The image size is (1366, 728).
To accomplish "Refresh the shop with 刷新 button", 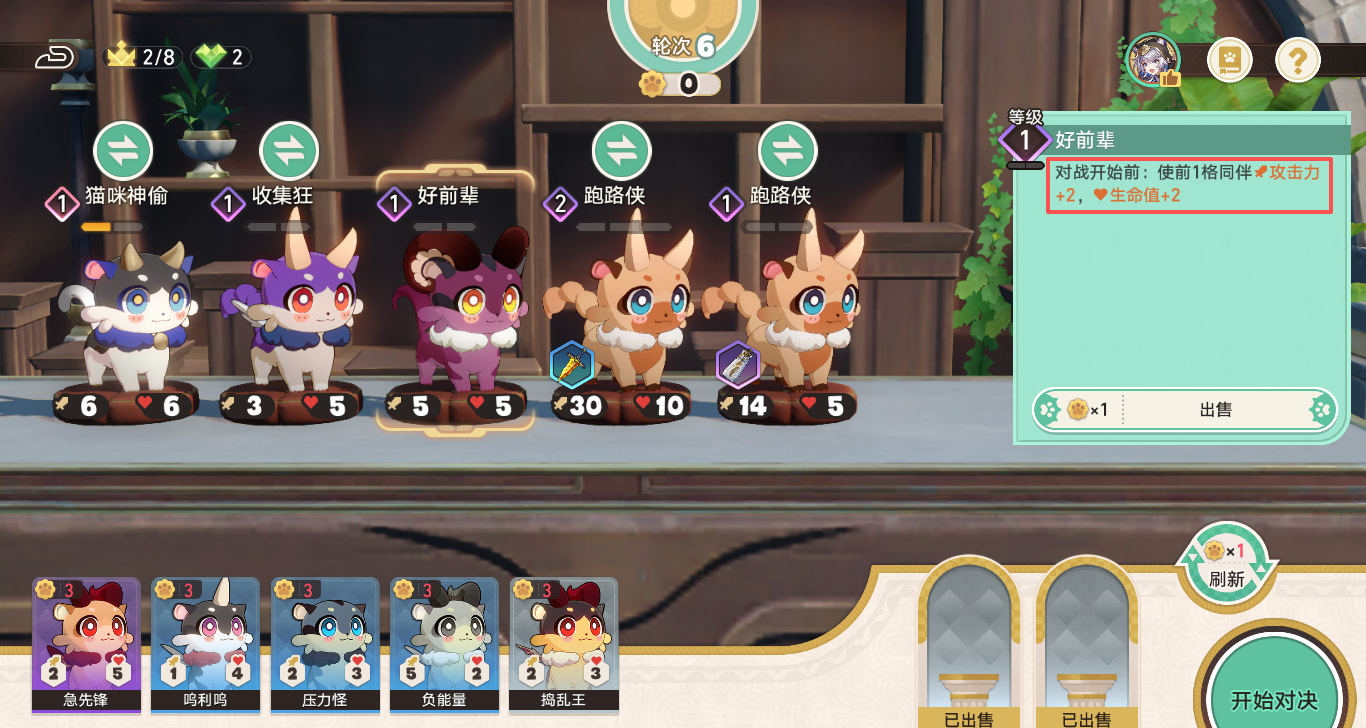I will click(x=1226, y=565).
